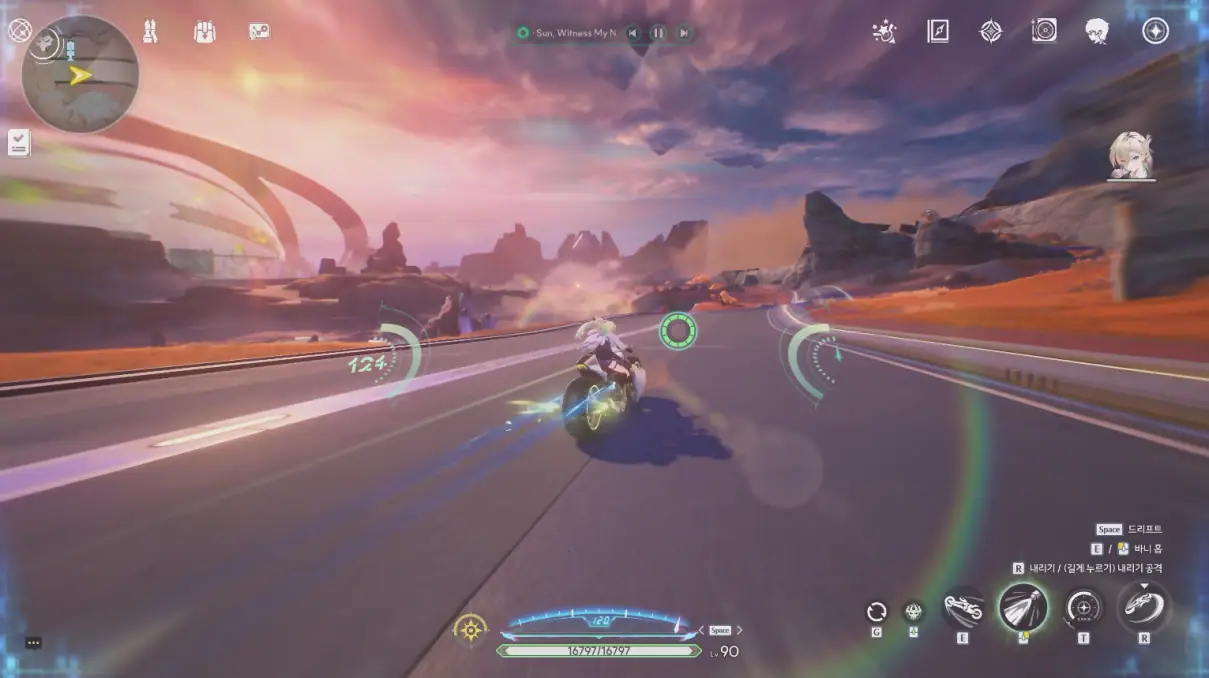Open the compass guidebook

pos(937,32)
